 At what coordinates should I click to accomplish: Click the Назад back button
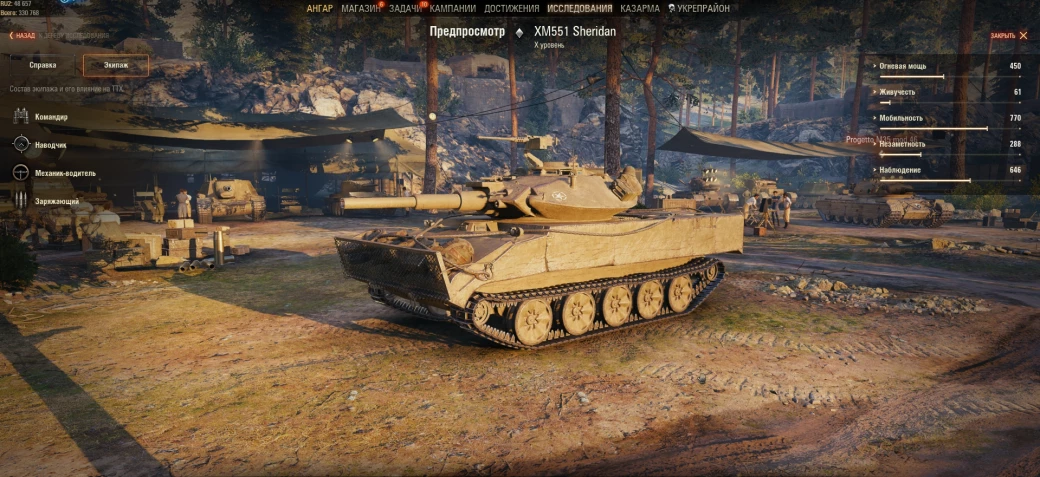(x=22, y=35)
